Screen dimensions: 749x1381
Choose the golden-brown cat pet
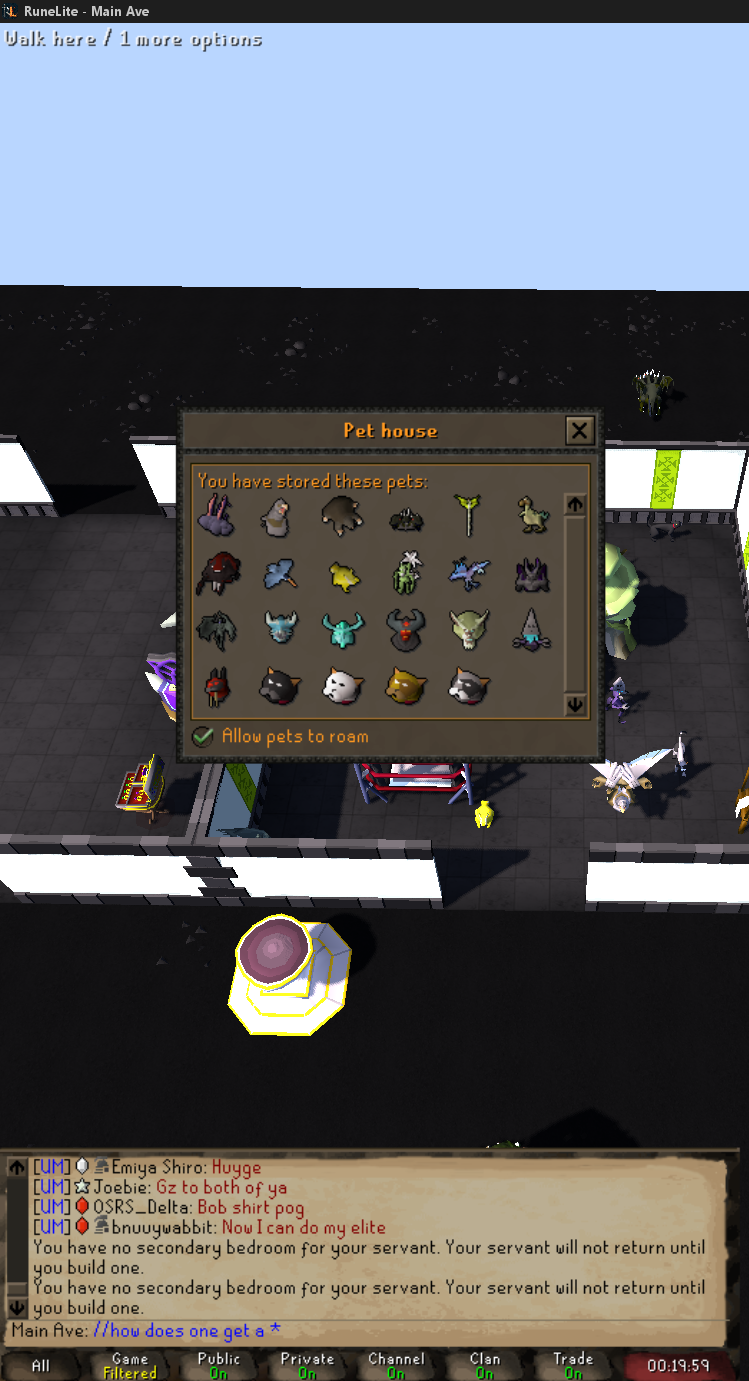click(406, 685)
